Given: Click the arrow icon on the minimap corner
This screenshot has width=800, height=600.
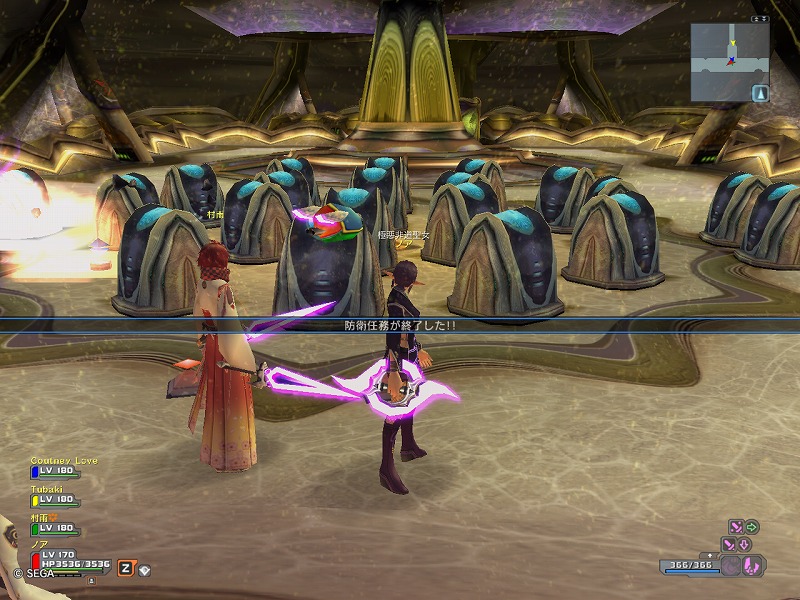Looking at the screenshot, I should point(760,93).
